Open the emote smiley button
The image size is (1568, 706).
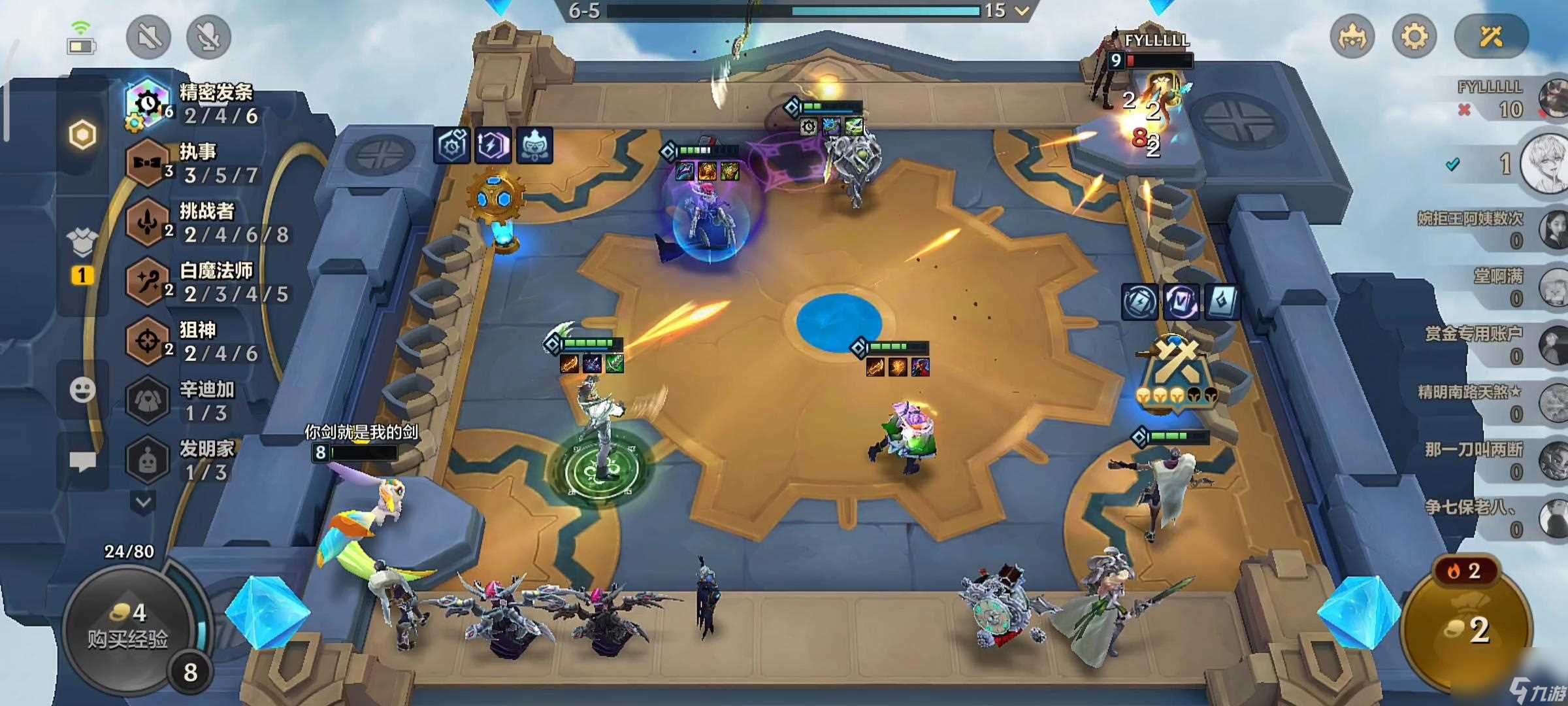click(x=82, y=391)
